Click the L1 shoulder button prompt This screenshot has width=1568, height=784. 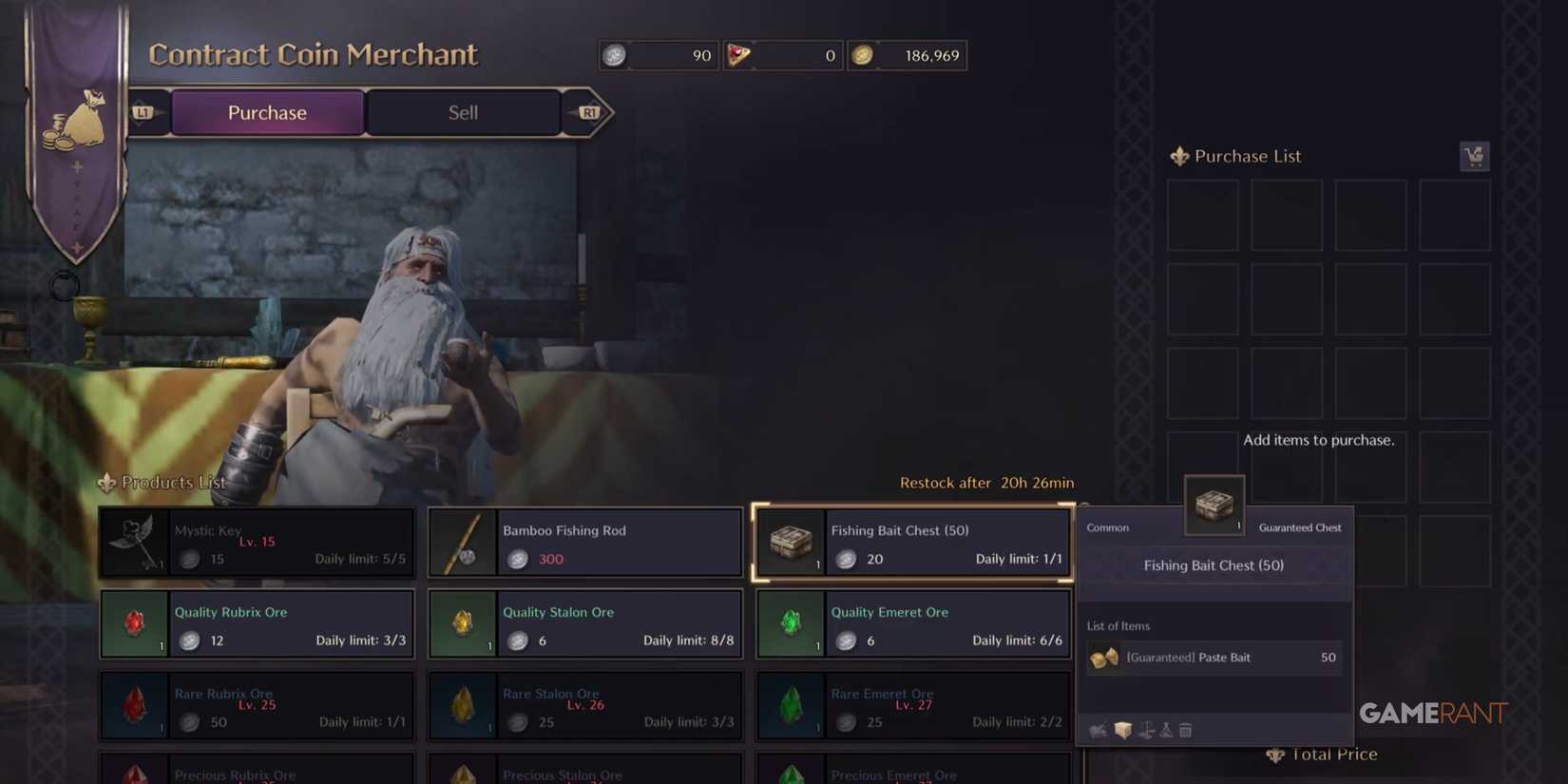(x=144, y=110)
